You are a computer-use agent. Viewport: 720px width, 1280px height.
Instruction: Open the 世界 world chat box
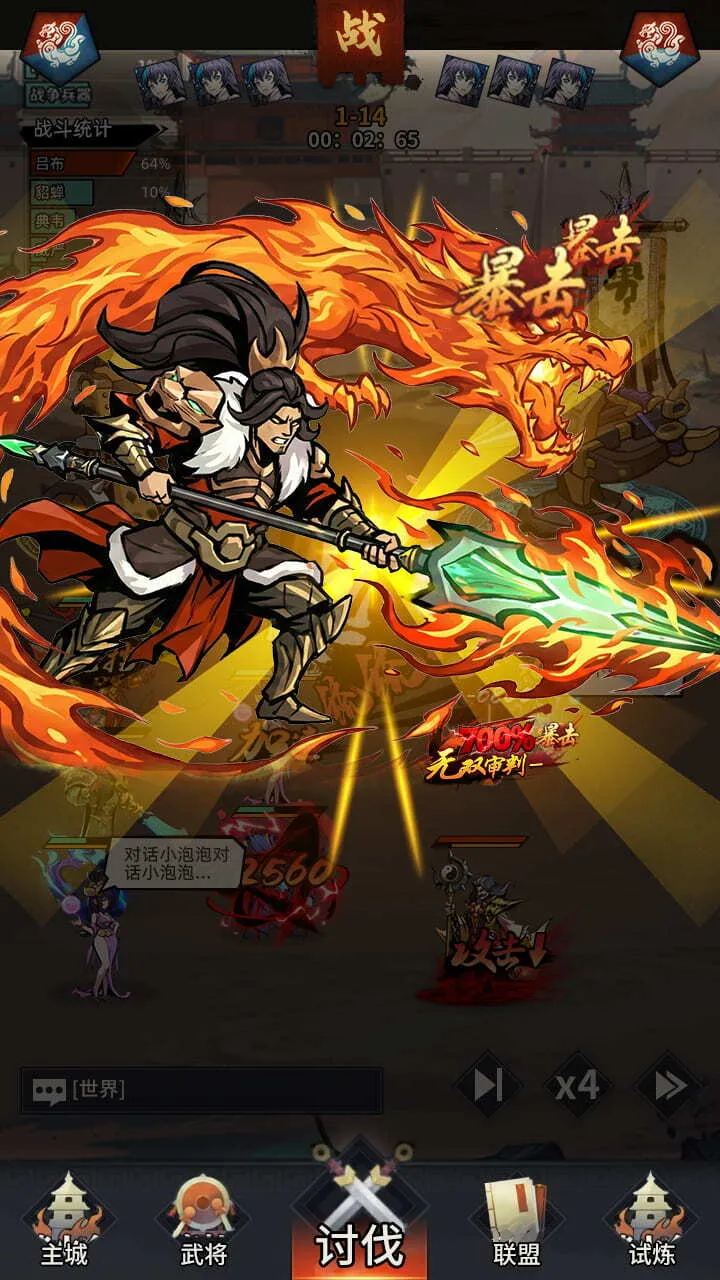pyautogui.click(x=201, y=1090)
